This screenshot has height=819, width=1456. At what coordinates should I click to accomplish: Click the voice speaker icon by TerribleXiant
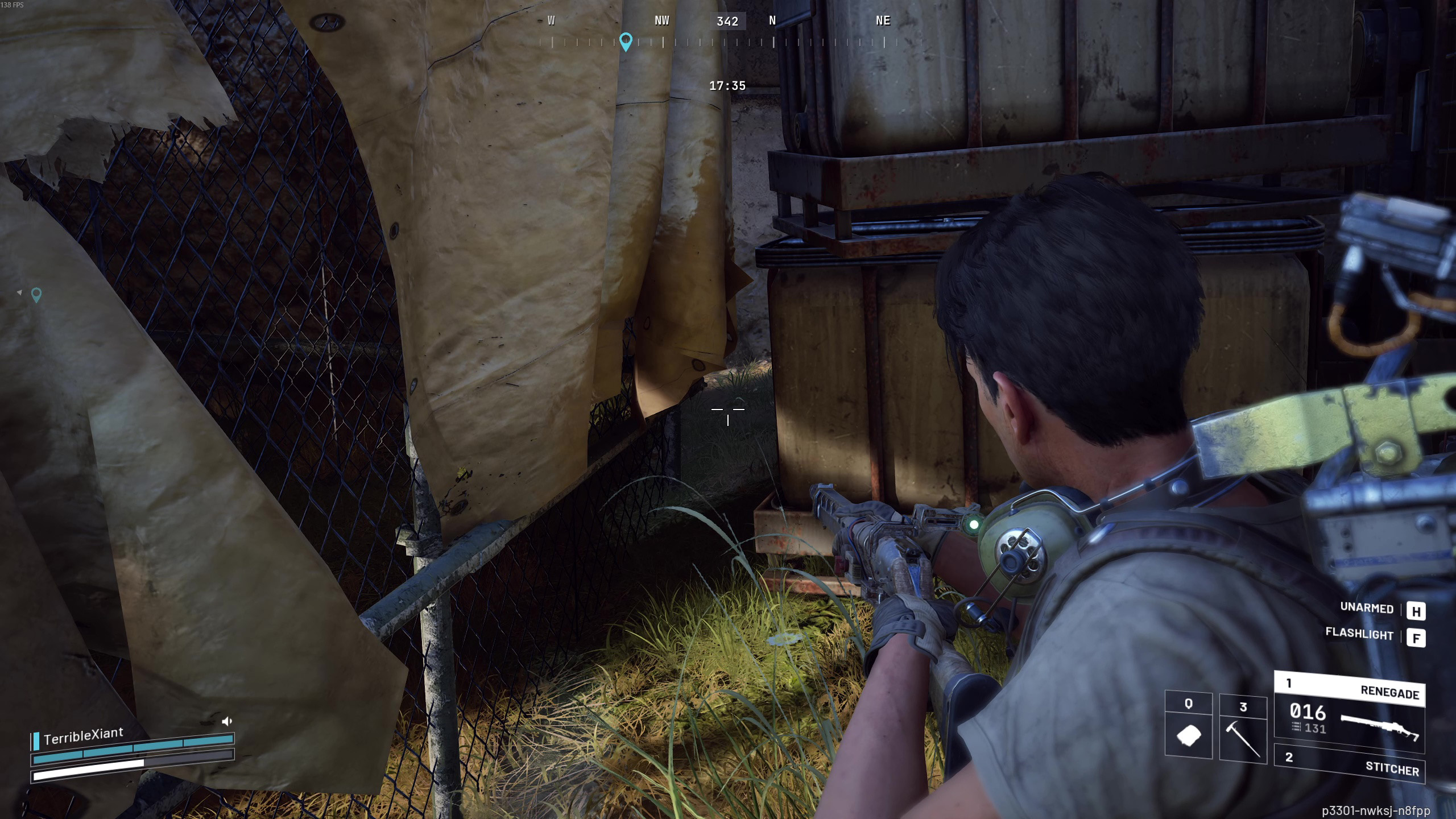tap(227, 721)
